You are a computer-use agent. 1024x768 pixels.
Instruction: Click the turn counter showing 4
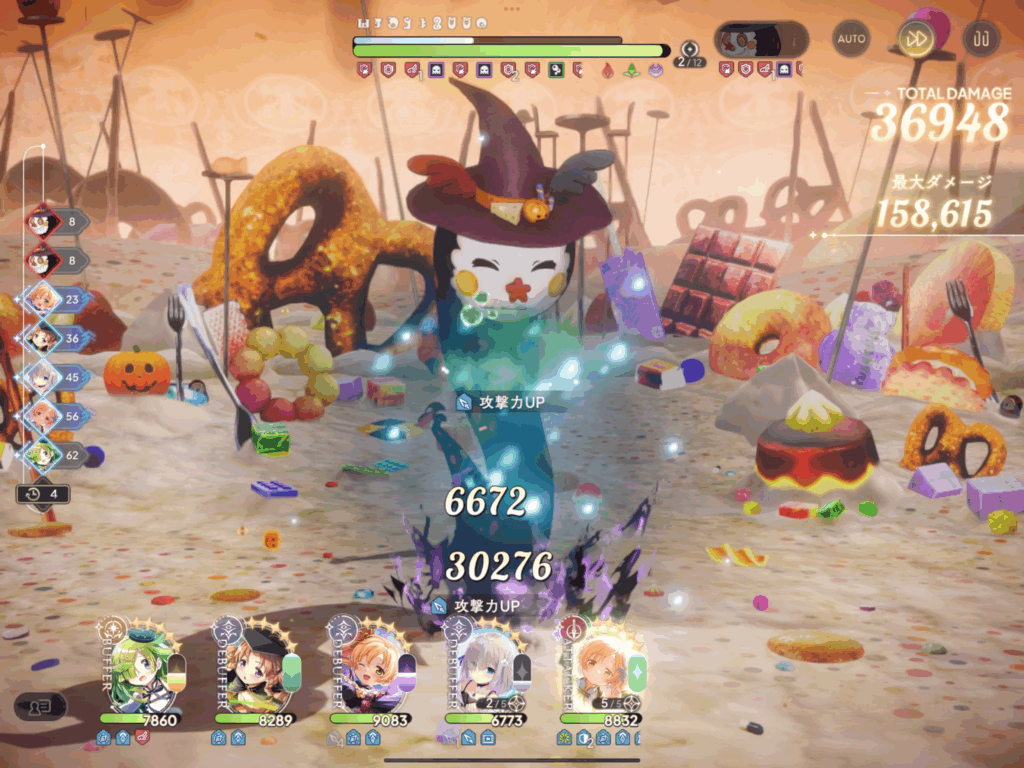(x=44, y=494)
